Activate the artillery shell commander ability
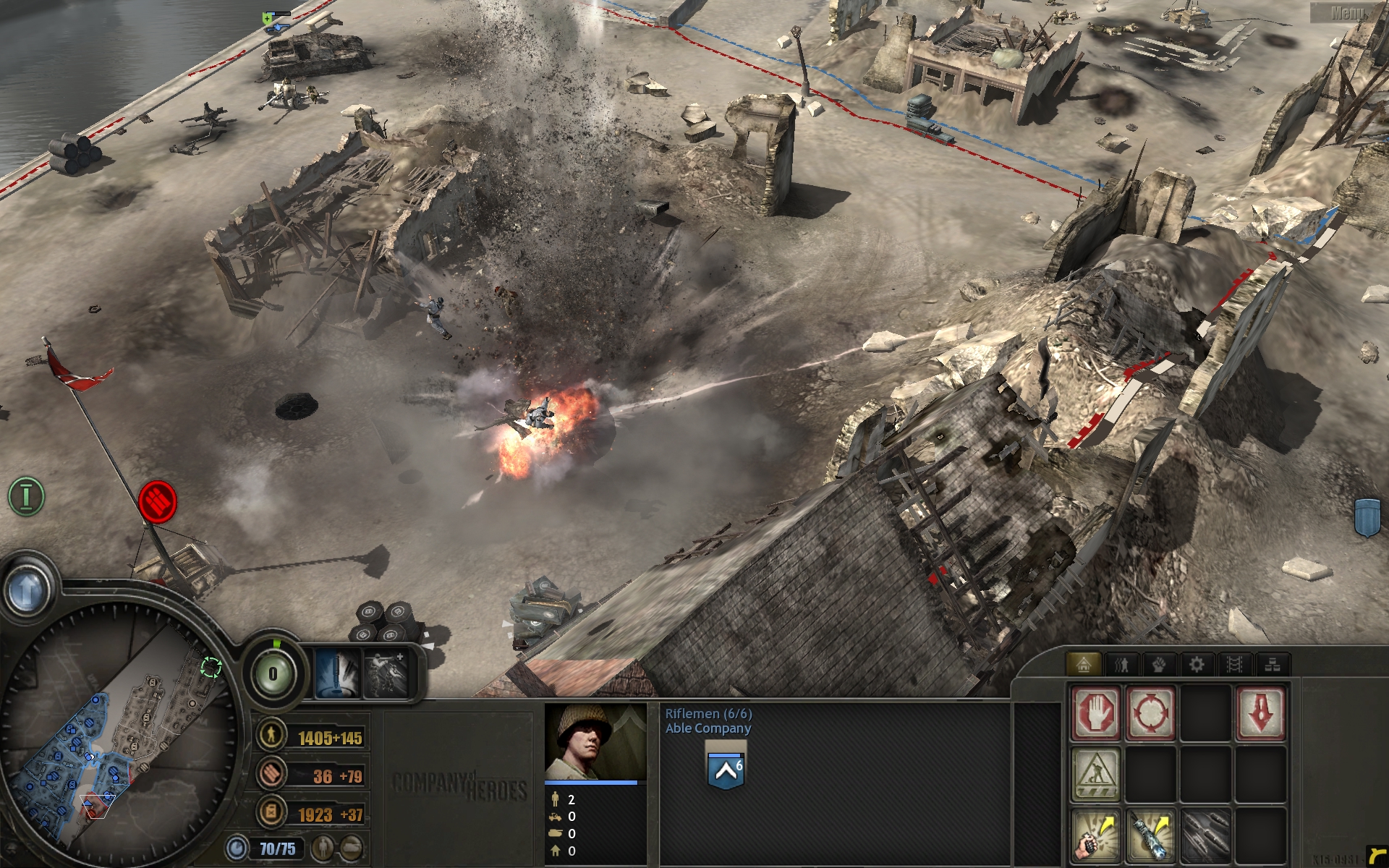1389x868 pixels. coord(337,674)
